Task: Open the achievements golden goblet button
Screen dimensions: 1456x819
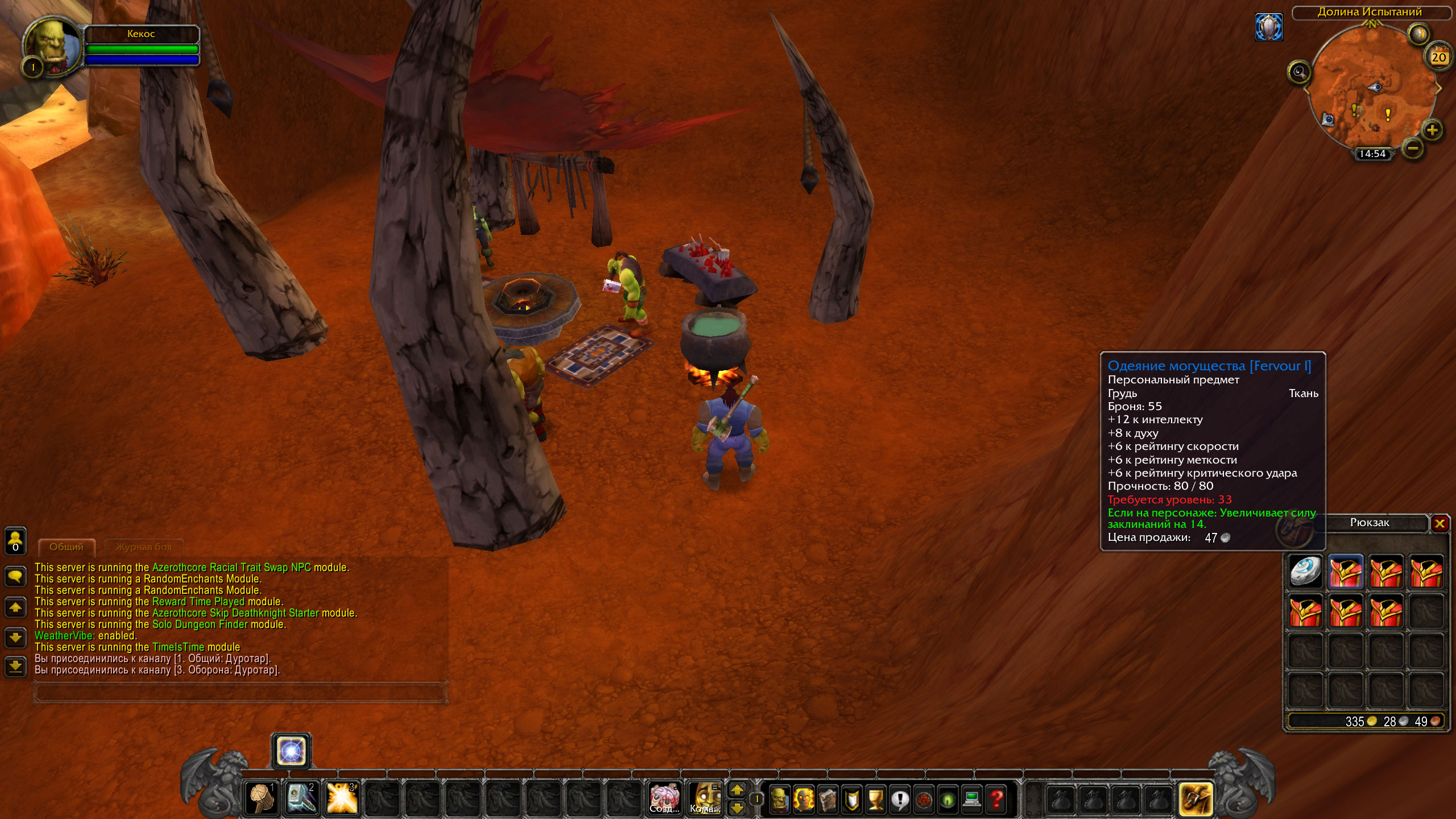Action: coord(876,799)
